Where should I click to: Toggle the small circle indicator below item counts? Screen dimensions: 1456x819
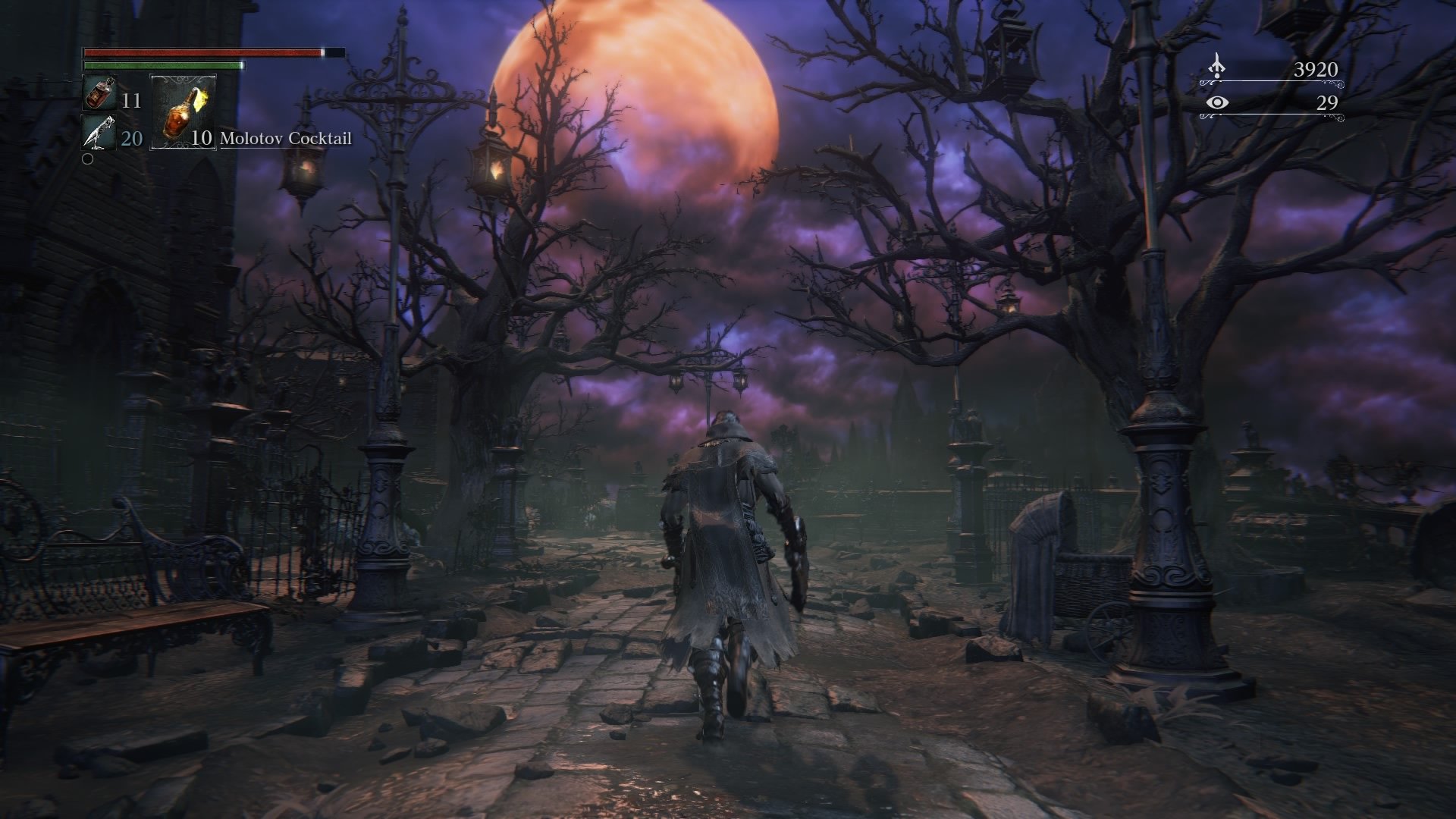[87, 158]
